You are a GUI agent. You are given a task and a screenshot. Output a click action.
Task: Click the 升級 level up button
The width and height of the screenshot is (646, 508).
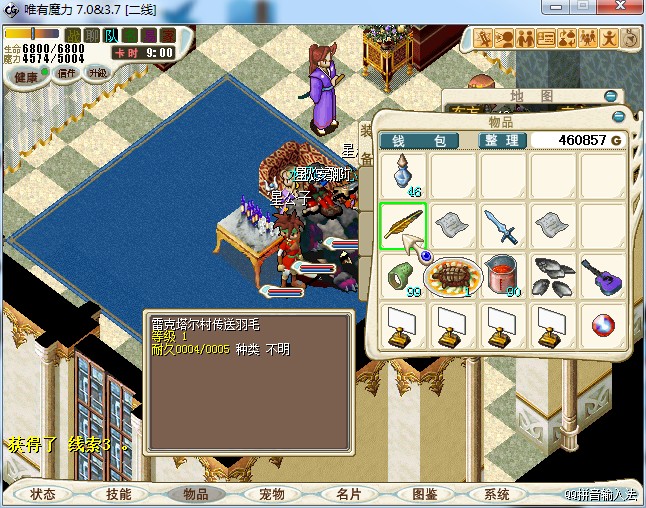(98, 73)
